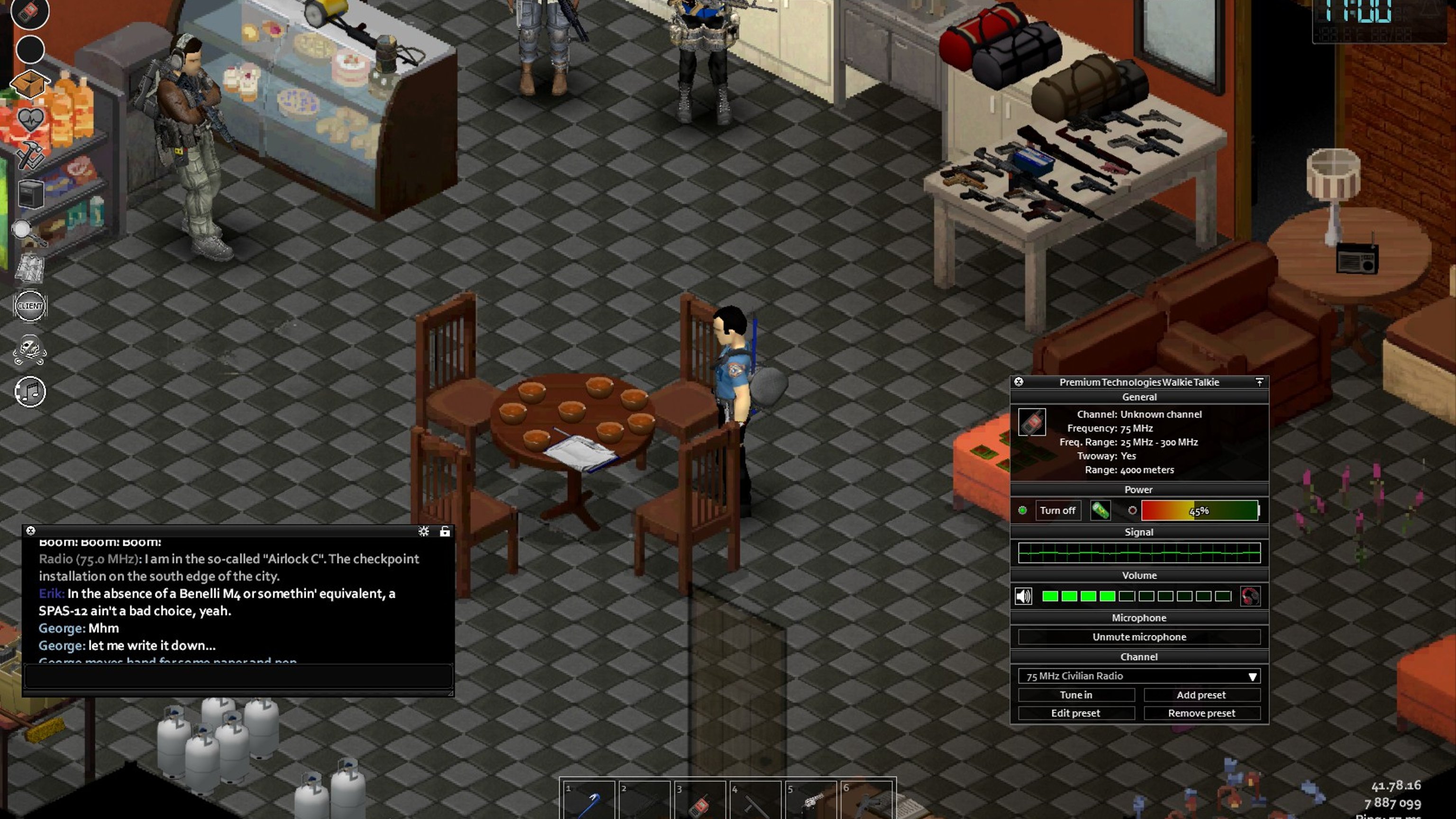Mute the radio via speaker icon

[x=1023, y=596]
